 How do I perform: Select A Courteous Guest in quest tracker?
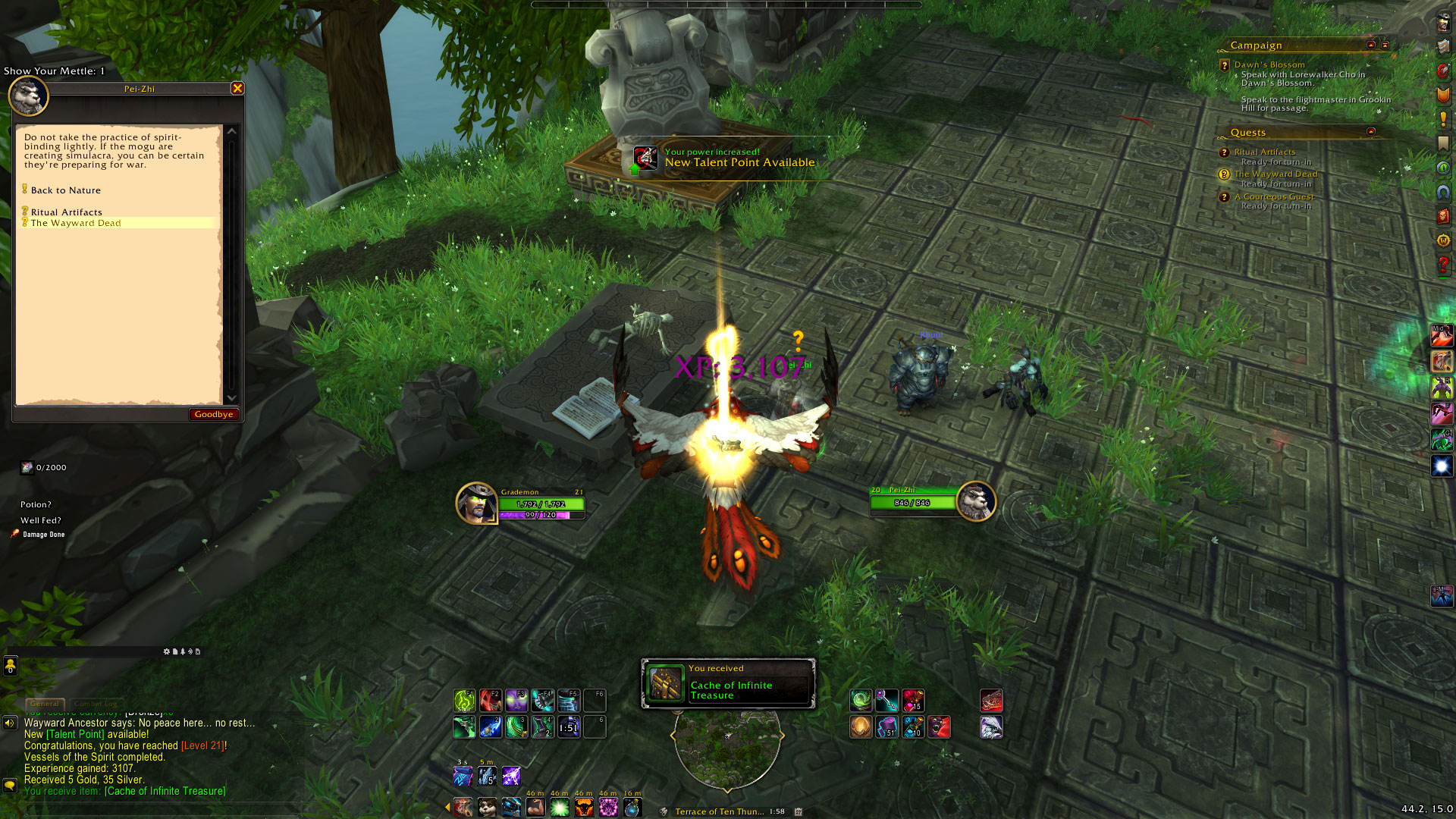tap(1273, 196)
